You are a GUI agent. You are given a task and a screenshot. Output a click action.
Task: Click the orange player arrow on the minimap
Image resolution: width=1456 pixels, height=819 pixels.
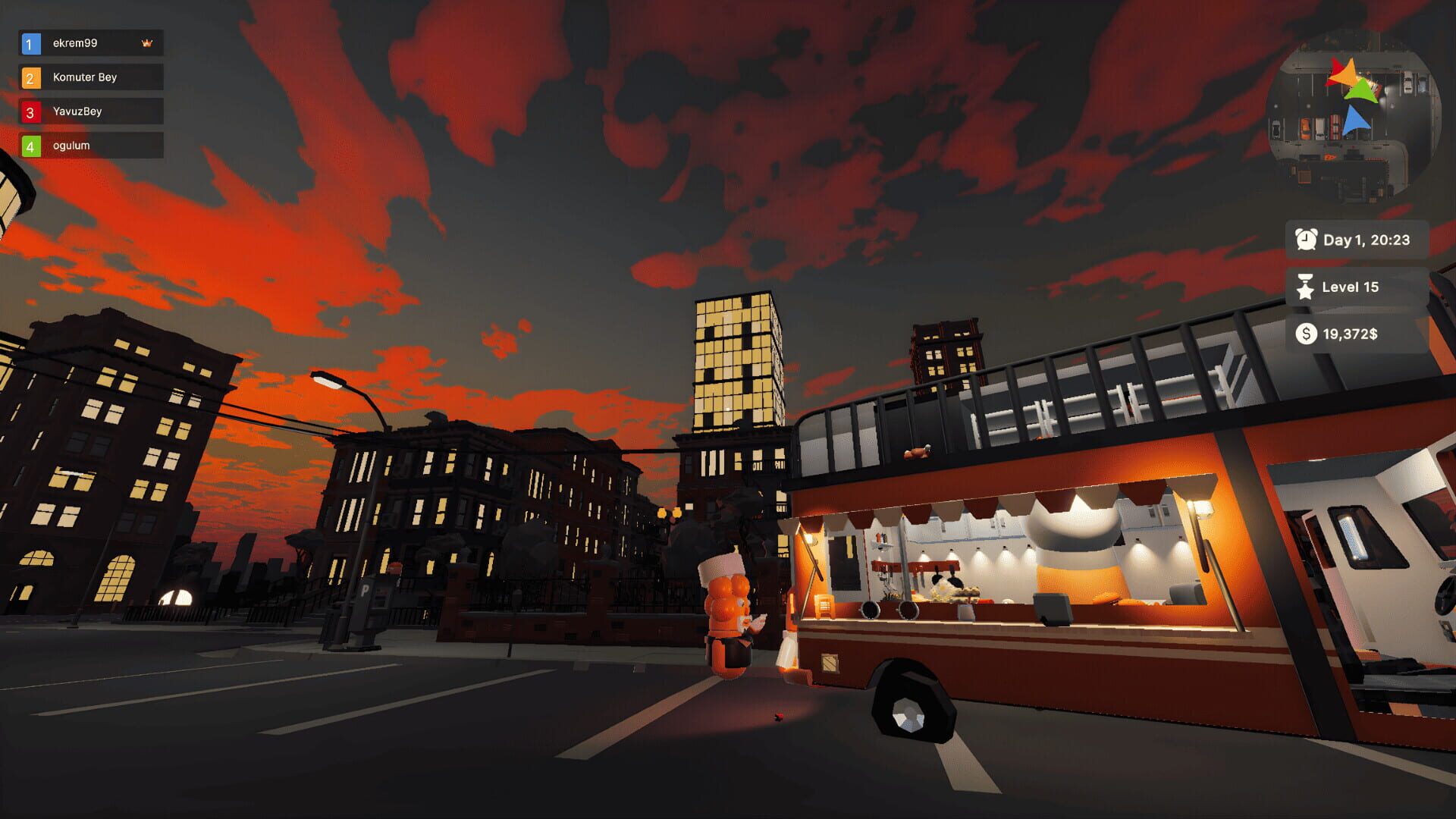1345,74
